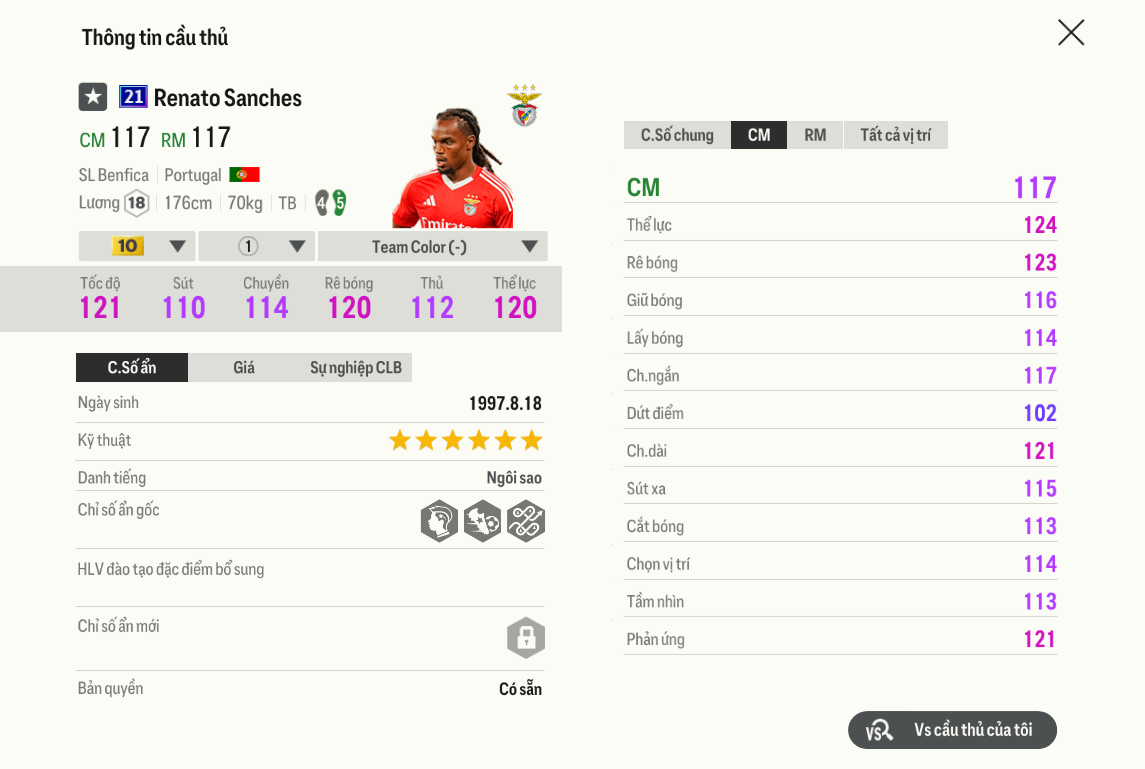Open the upgrade level 10 dropdown
This screenshot has height=769, width=1145.
click(x=136, y=246)
